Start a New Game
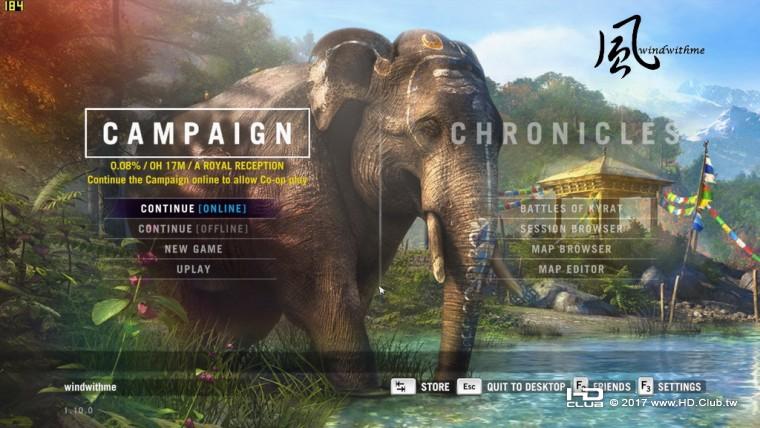760x428 pixels. 193,249
